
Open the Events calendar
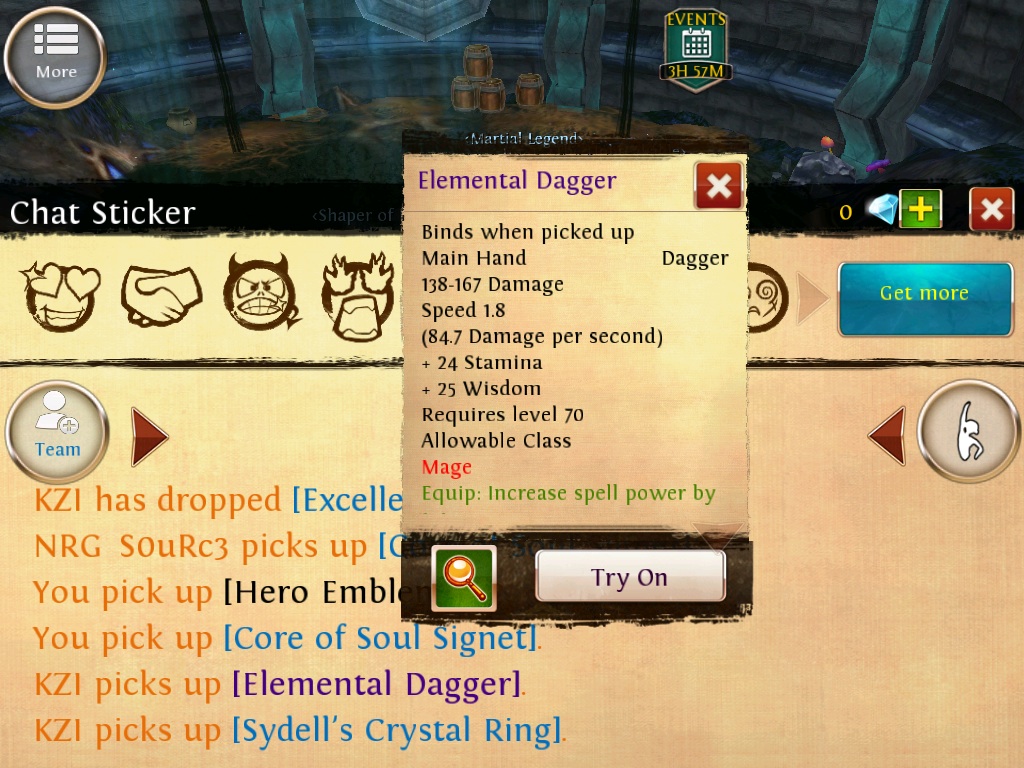click(695, 47)
